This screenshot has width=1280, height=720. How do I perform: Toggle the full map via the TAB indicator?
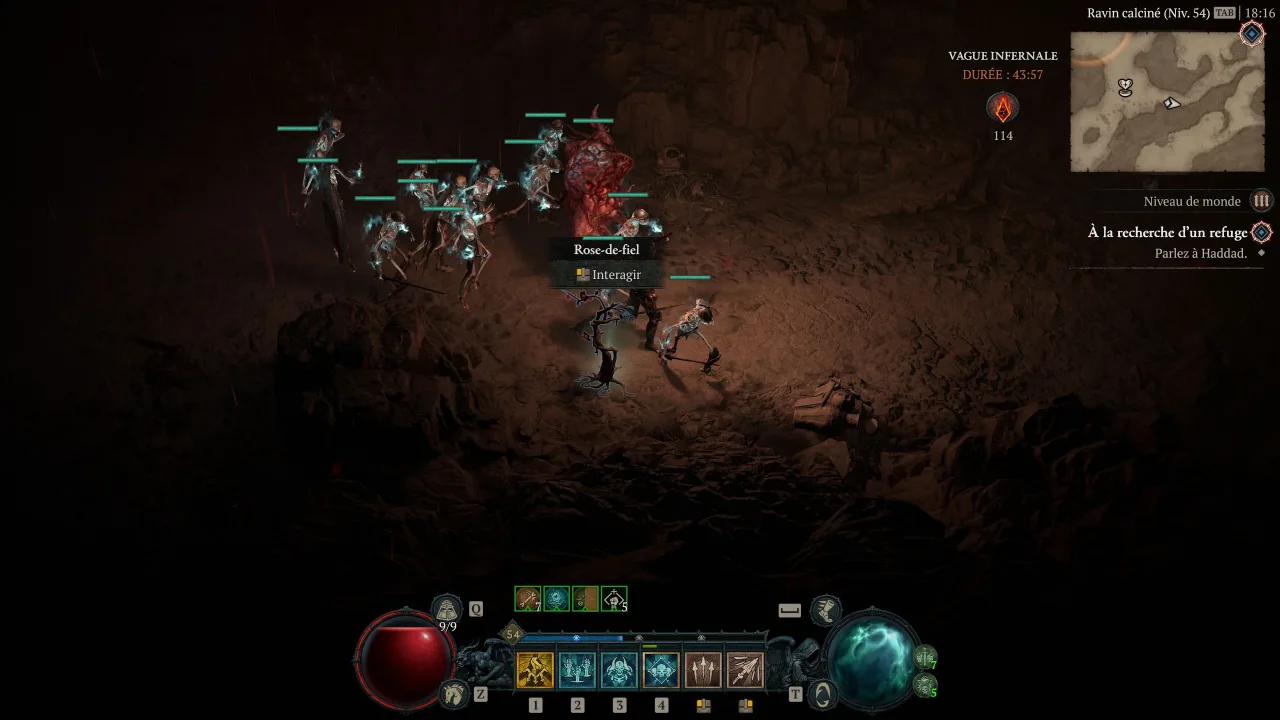(x=1225, y=12)
